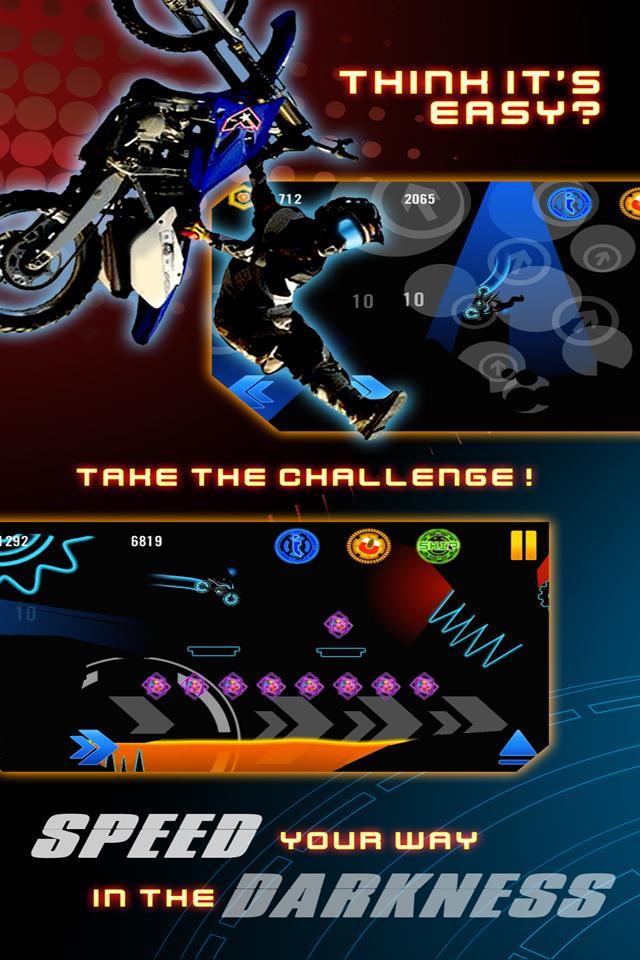Tap the green circular power-up icon

pos(437,546)
